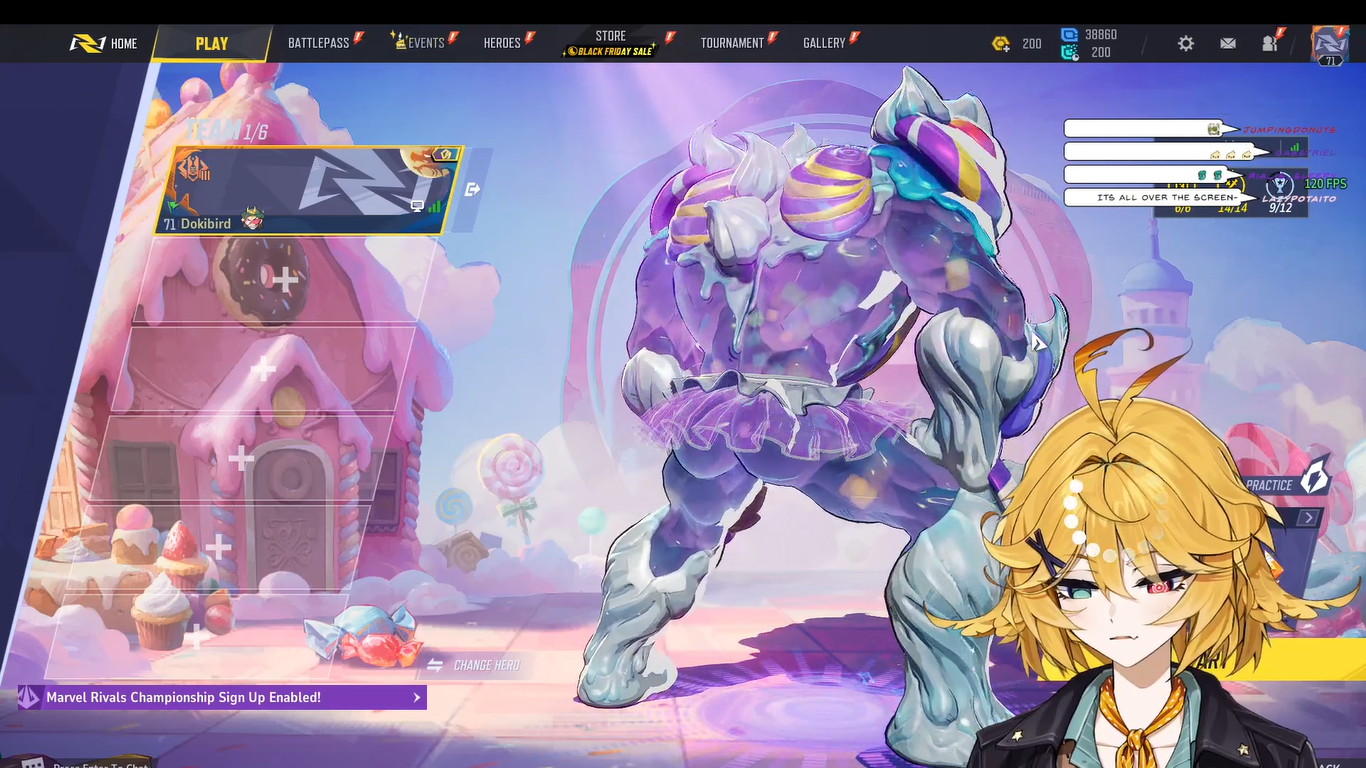The image size is (1366, 768).
Task: Select Dokibird's team member card
Action: [303, 190]
